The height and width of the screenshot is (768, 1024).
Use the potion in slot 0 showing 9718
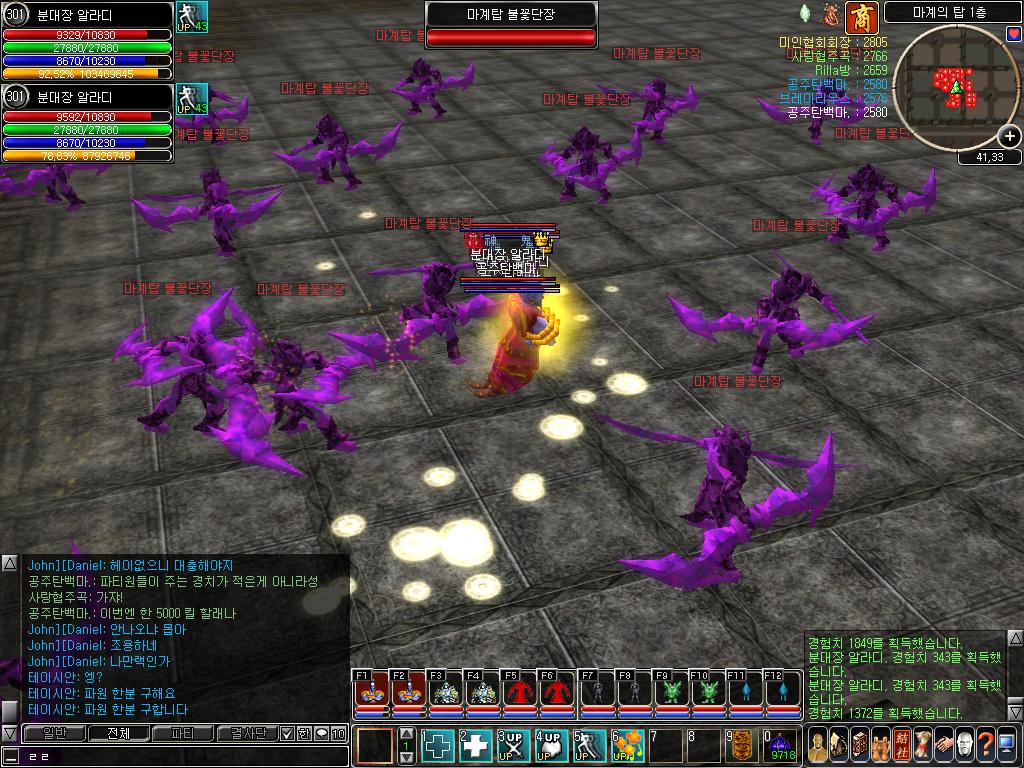point(780,747)
